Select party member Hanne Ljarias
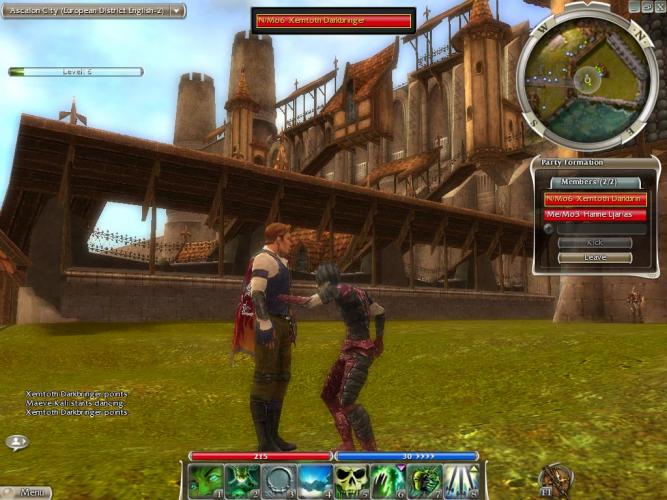The width and height of the screenshot is (667, 500). point(595,214)
